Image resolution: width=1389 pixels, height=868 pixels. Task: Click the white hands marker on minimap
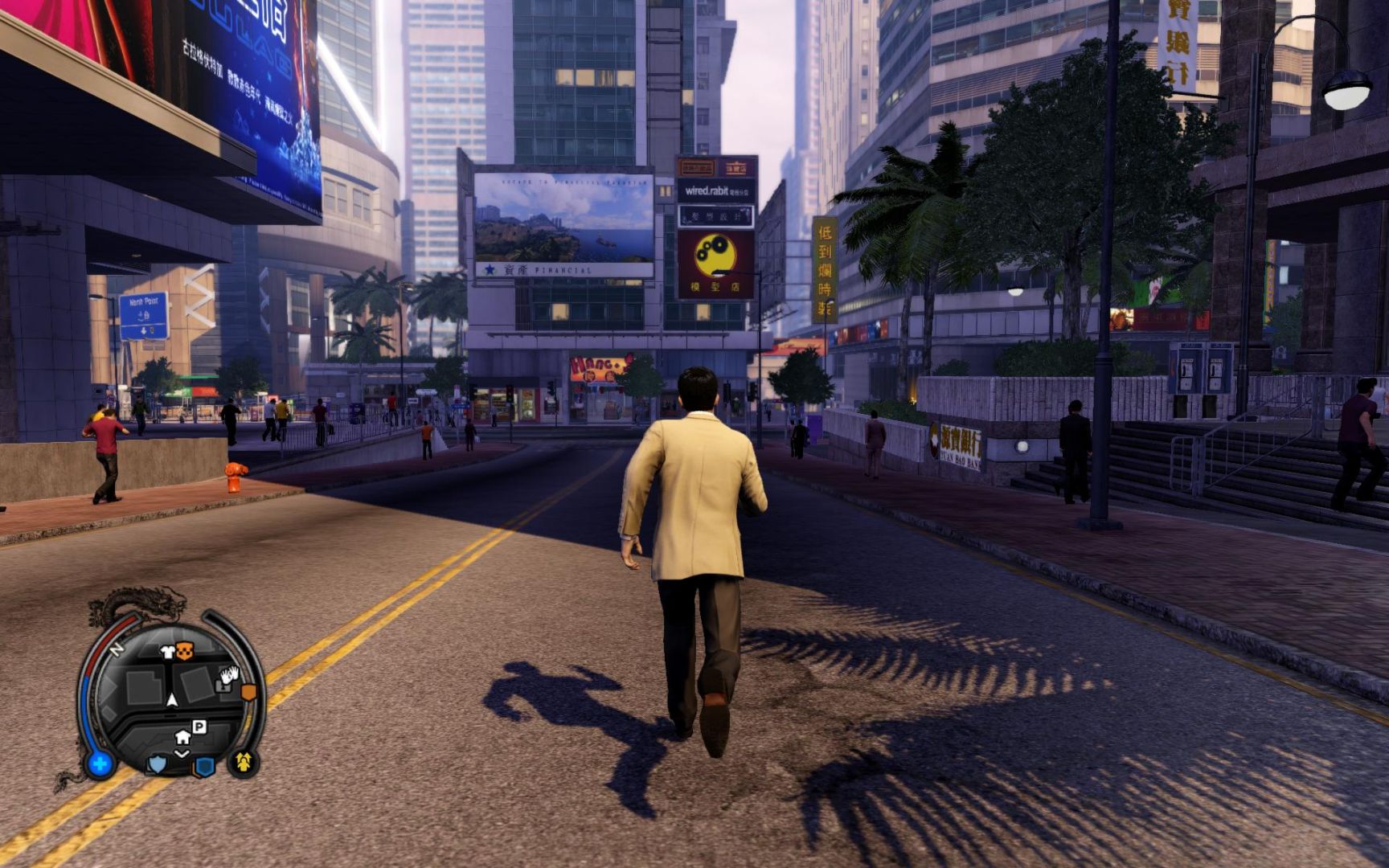[x=229, y=675]
